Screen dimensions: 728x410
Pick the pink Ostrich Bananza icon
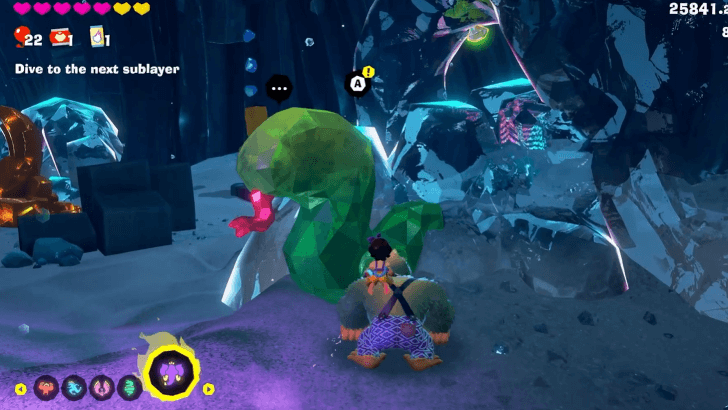tap(101, 387)
